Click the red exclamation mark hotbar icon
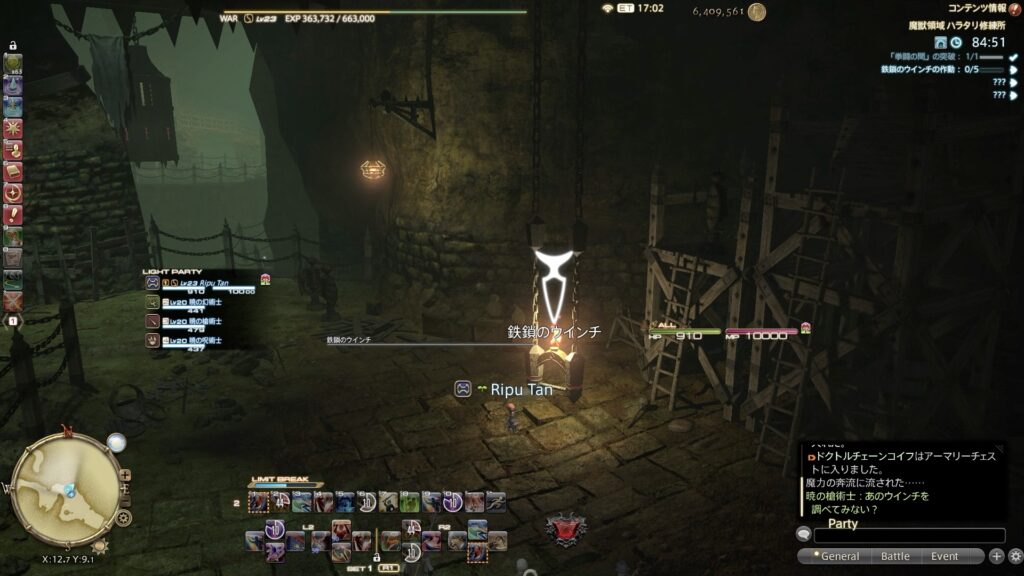Screen dimensions: 1024x576 tap(13, 214)
